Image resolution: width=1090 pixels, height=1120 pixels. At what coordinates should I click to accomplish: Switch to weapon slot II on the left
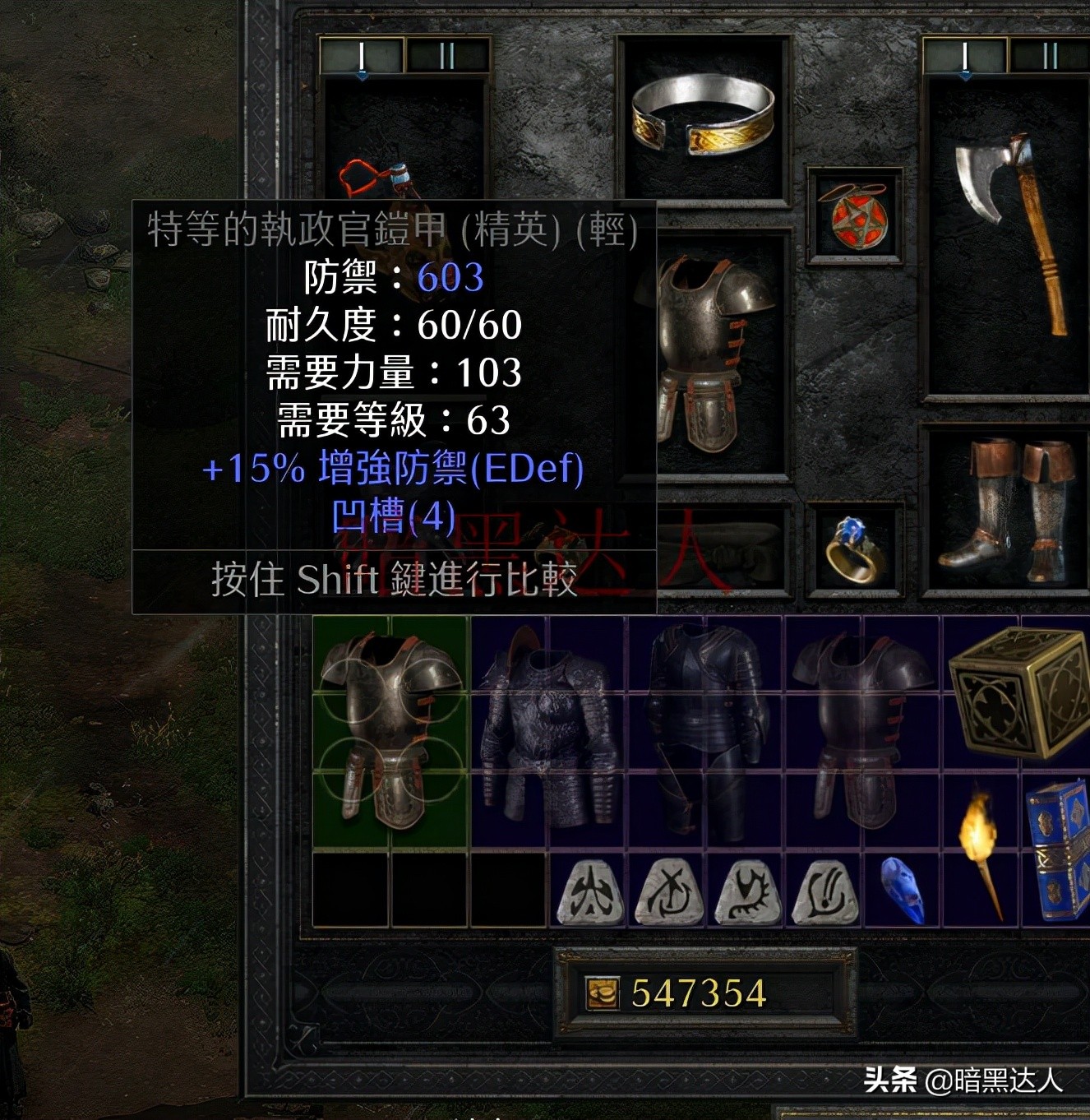[445, 54]
